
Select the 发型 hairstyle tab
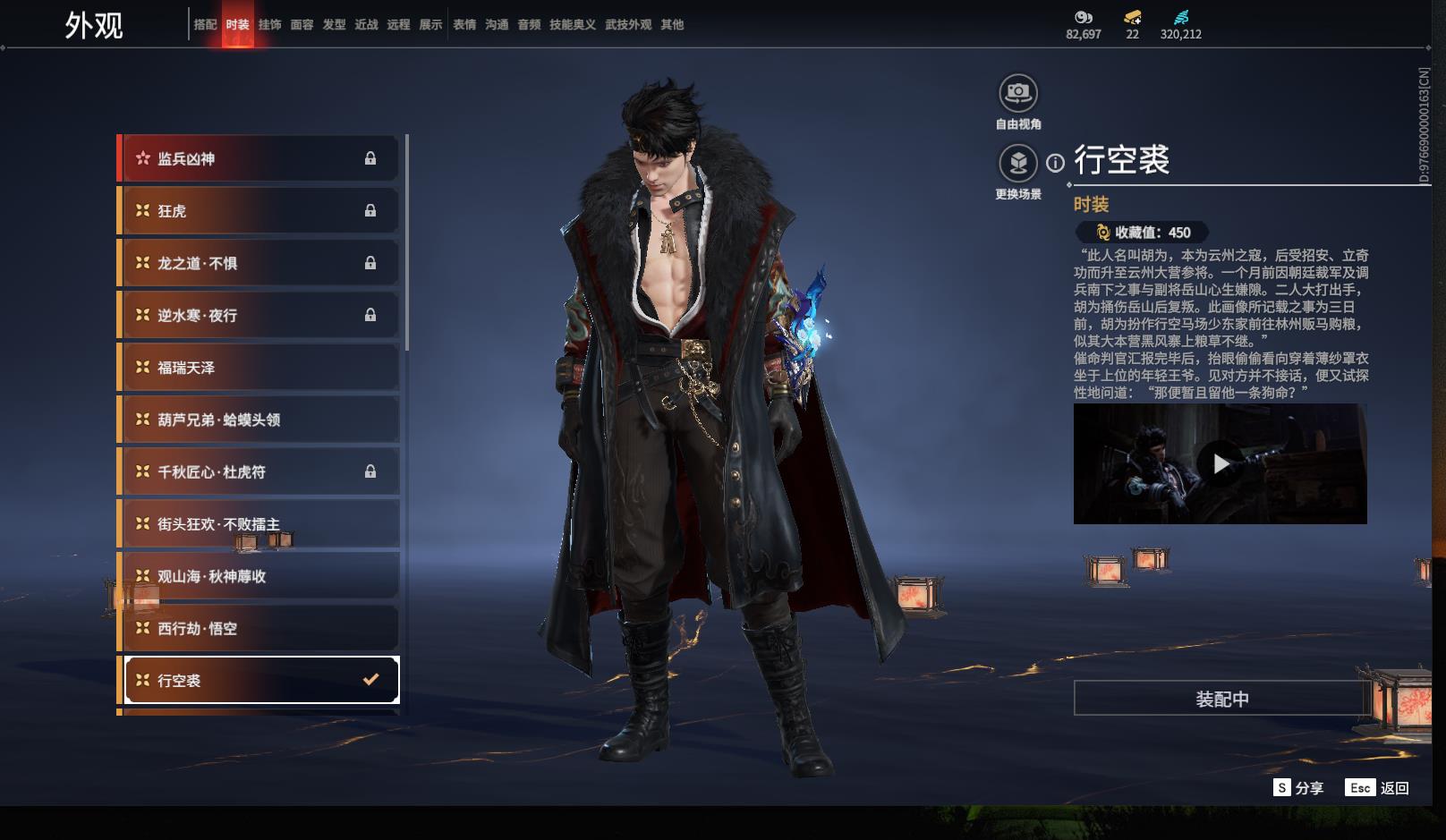click(x=334, y=25)
